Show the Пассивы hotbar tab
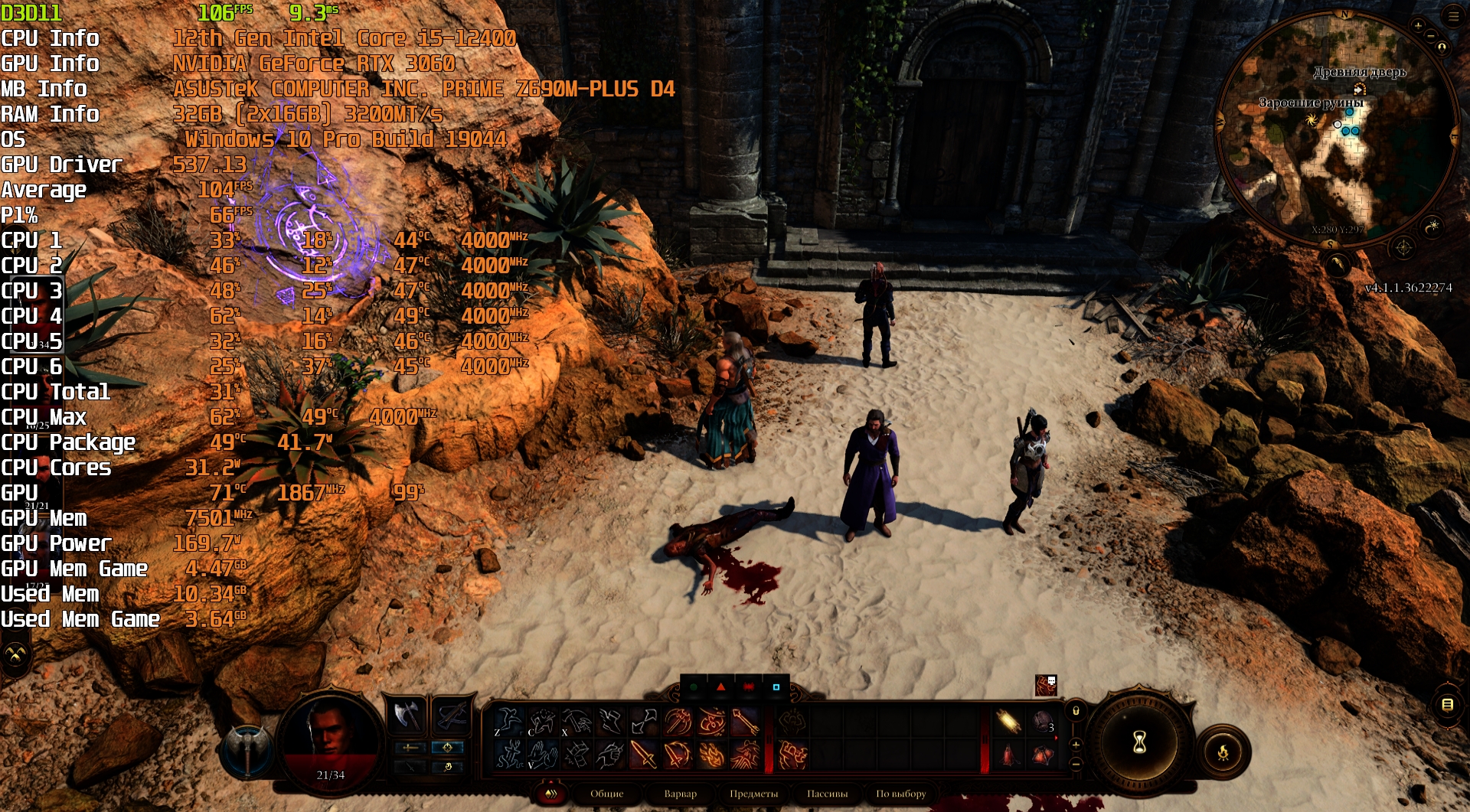Screen dimensions: 1470x812 click(827, 794)
